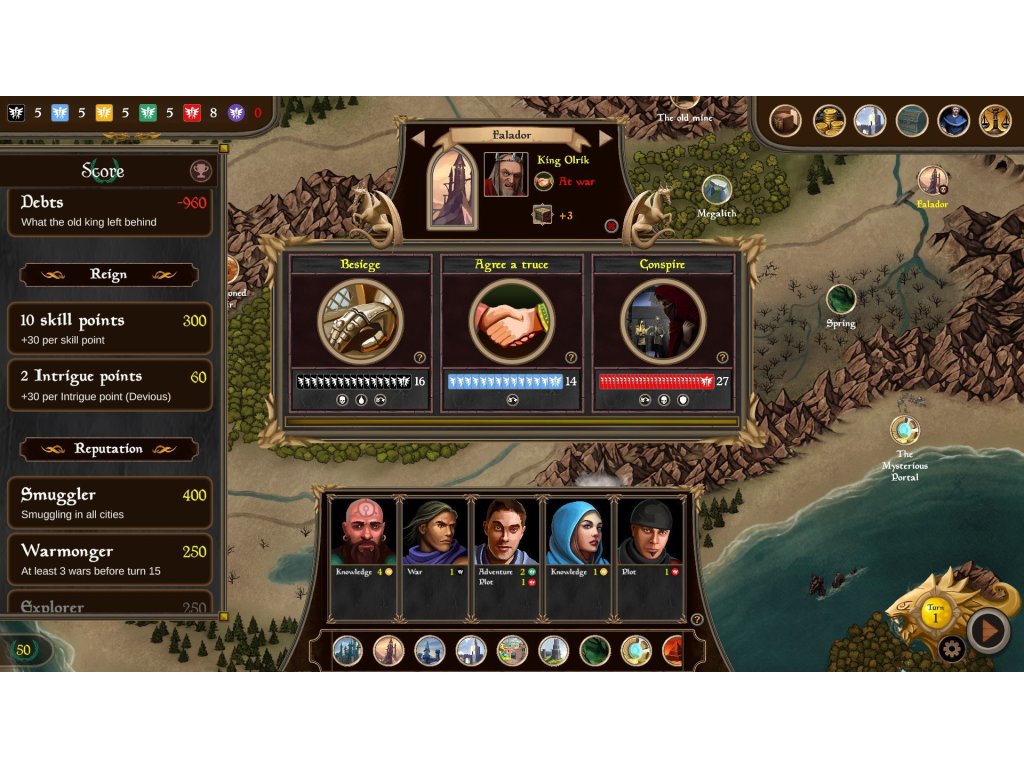This screenshot has width=1024, height=768.
Task: Open the treasure chest panel
Action: [x=912, y=121]
